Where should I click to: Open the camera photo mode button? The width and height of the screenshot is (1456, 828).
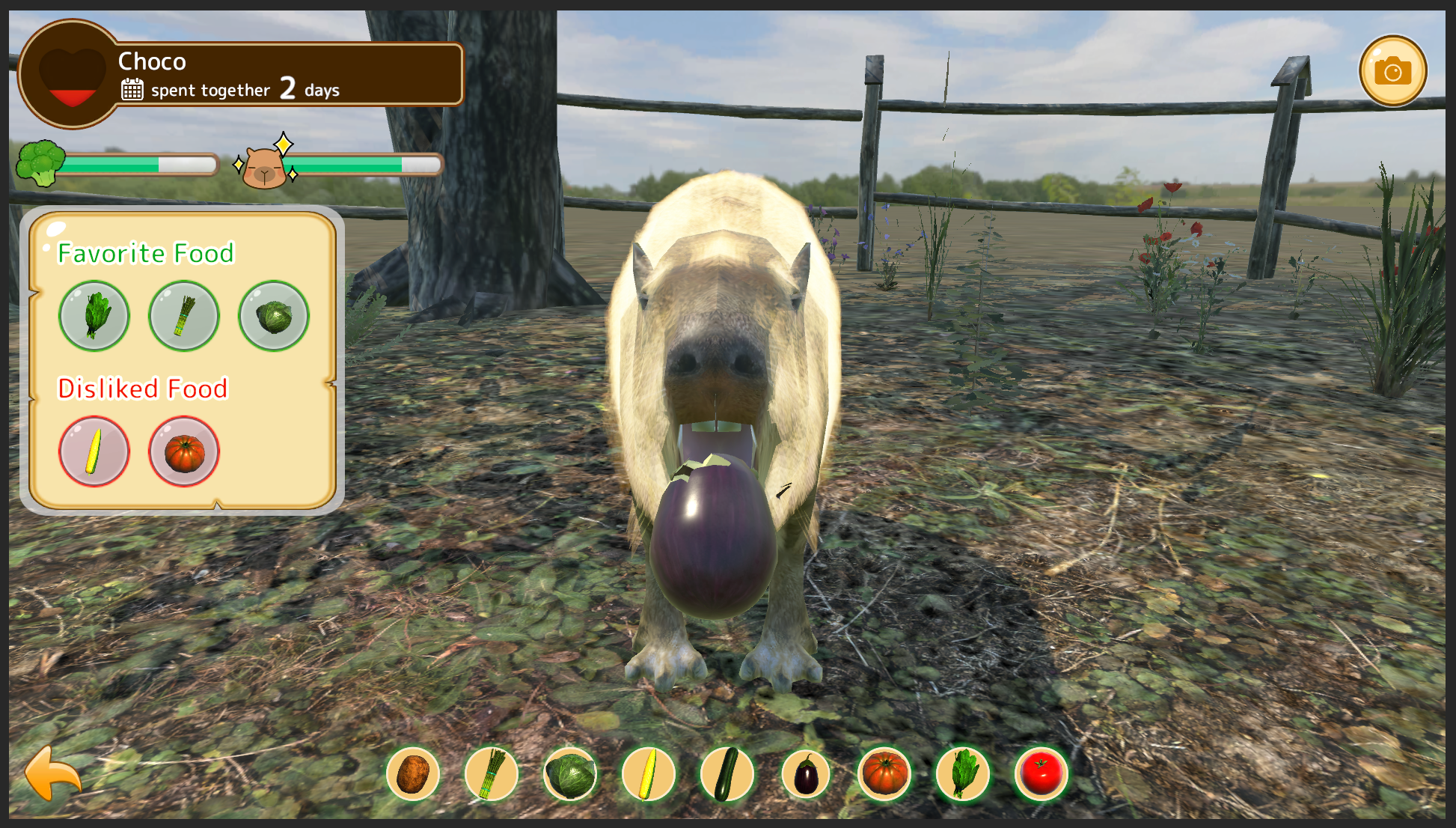tap(1392, 71)
